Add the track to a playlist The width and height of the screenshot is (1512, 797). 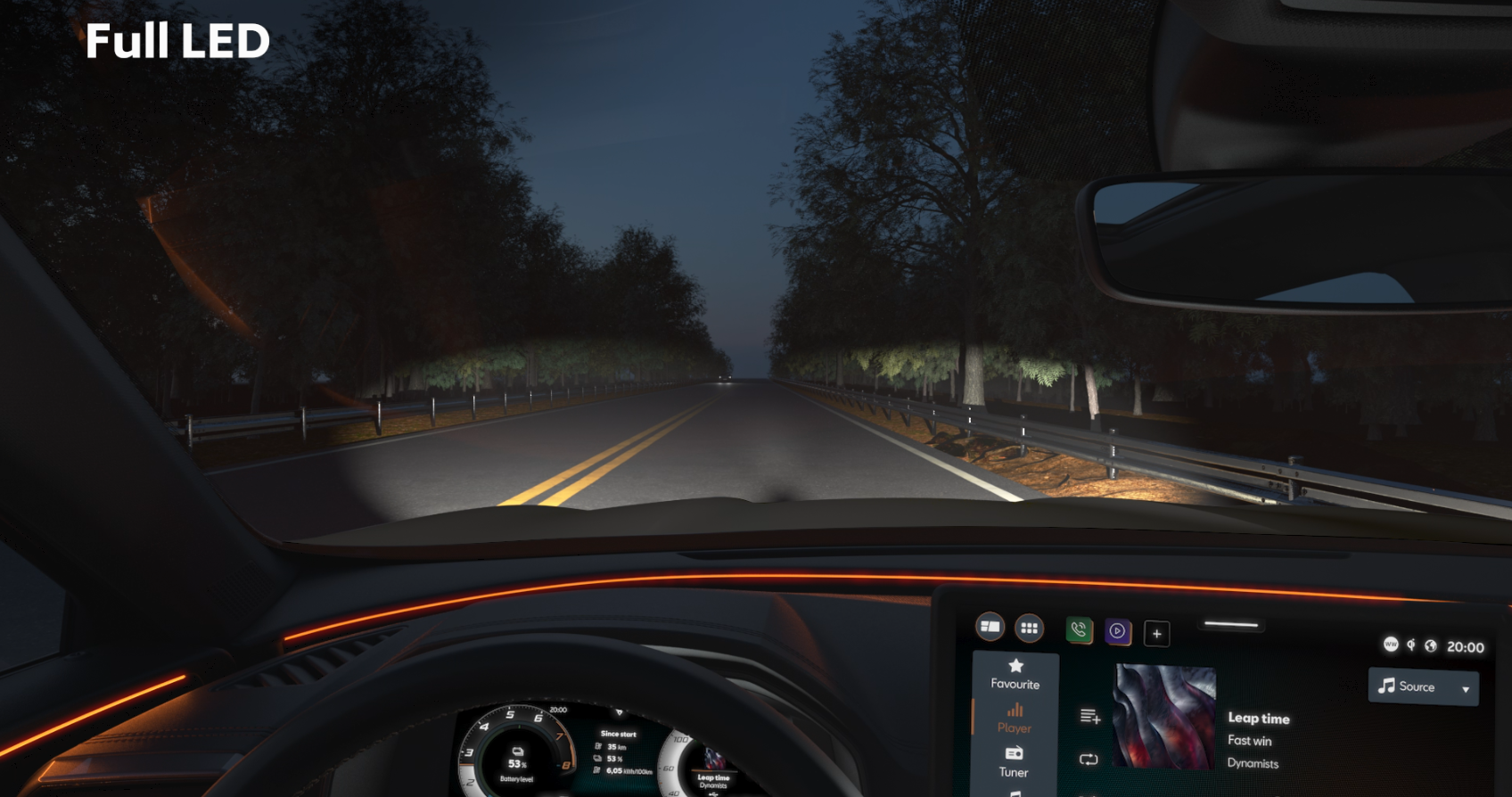coord(1089,716)
